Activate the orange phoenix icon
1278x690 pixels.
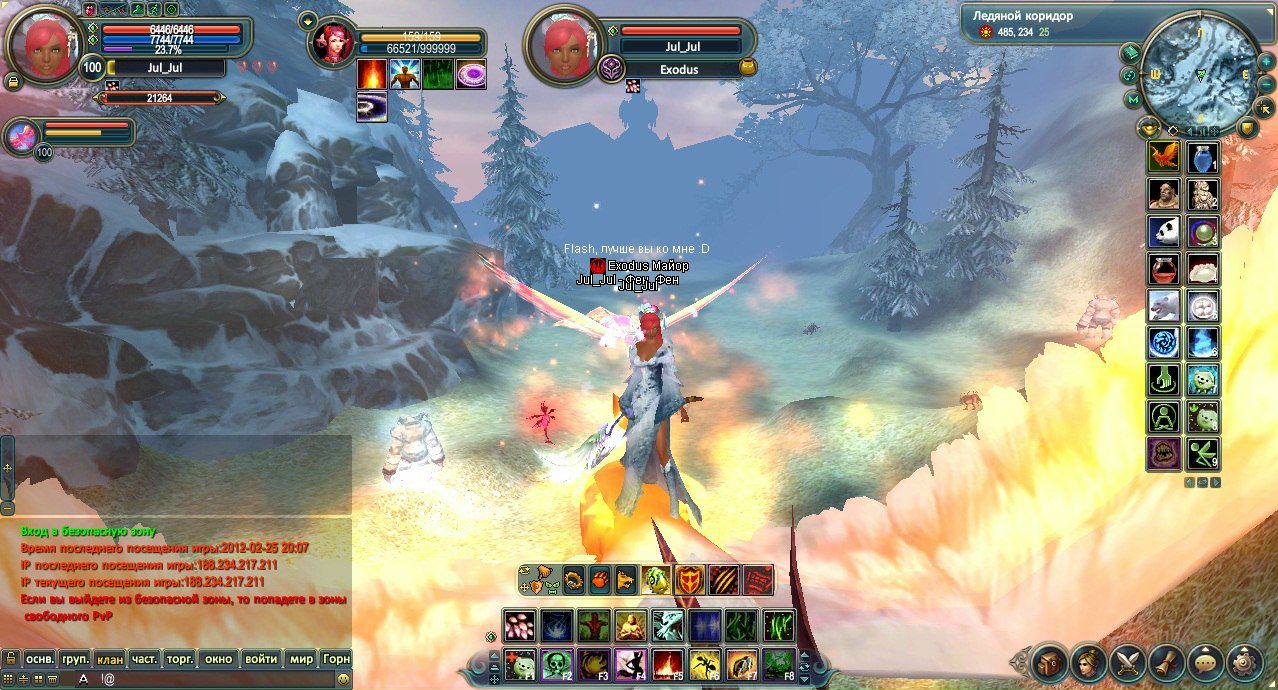click(x=1164, y=157)
